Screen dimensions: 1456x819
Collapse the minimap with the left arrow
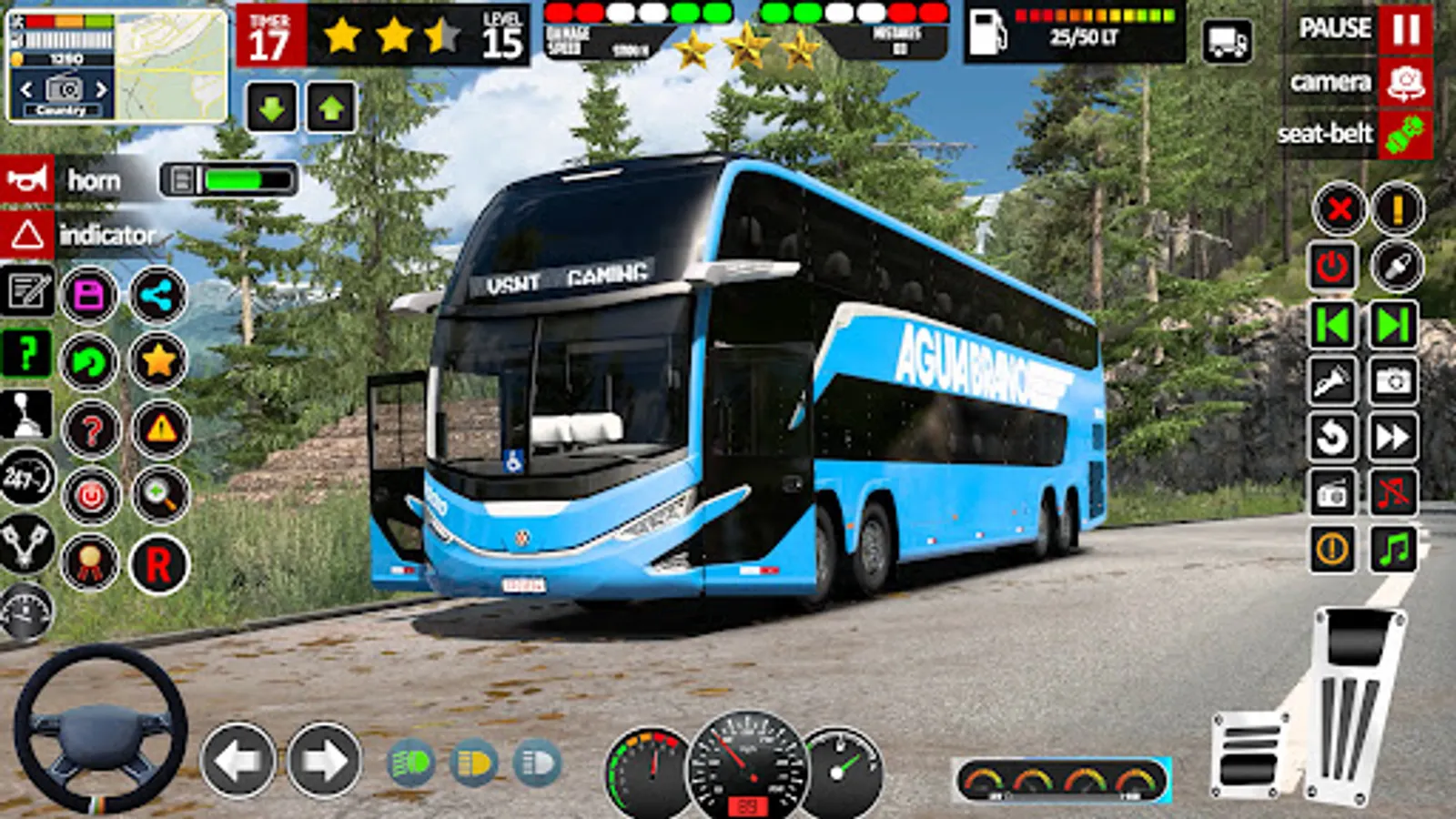click(25, 91)
